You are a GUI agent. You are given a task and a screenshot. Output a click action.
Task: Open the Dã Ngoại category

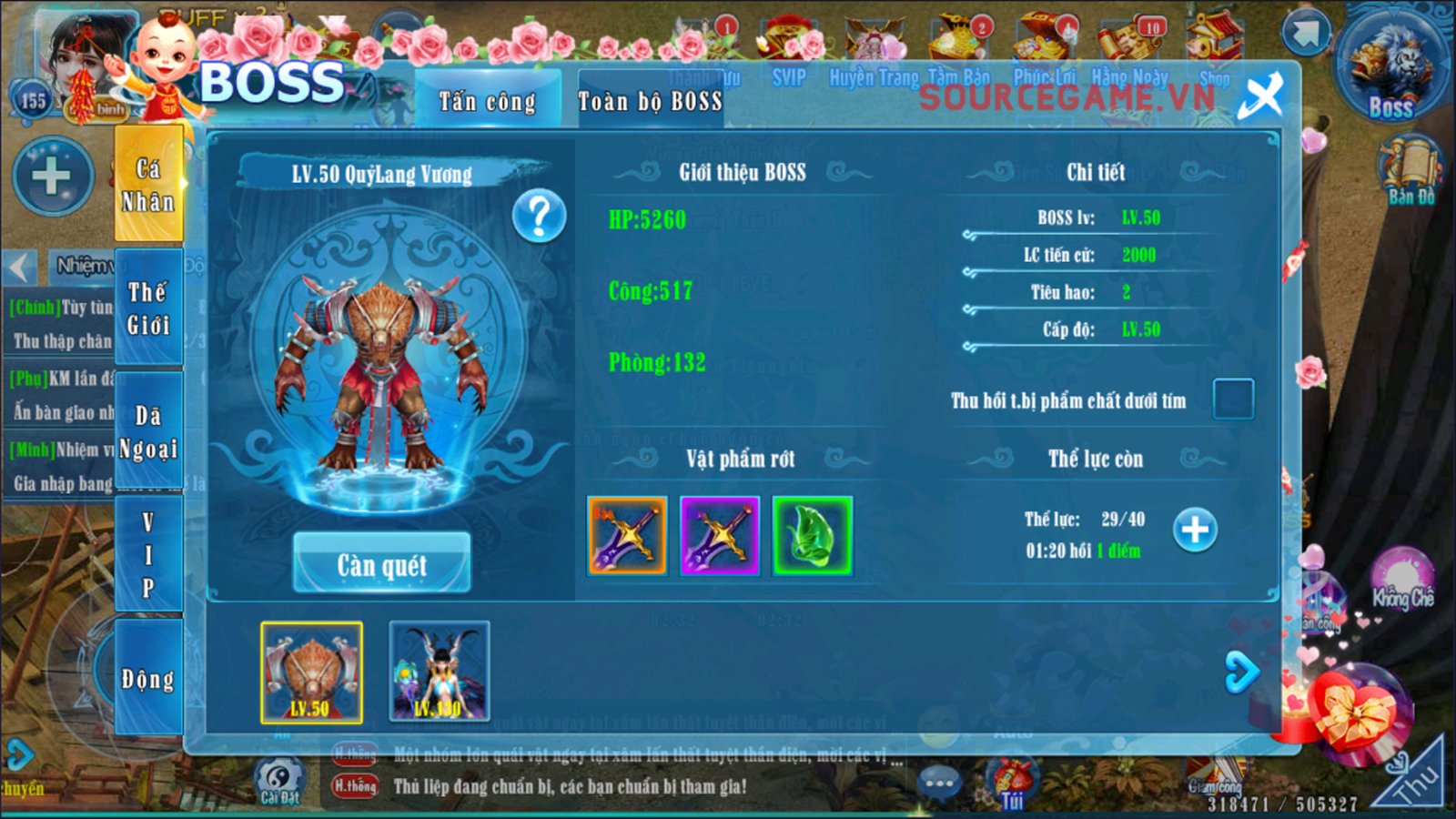(x=148, y=431)
